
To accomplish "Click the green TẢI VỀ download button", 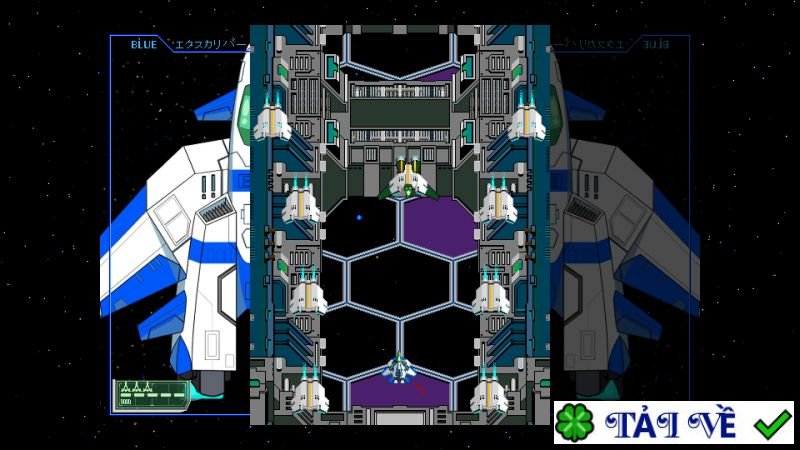I will [673, 423].
